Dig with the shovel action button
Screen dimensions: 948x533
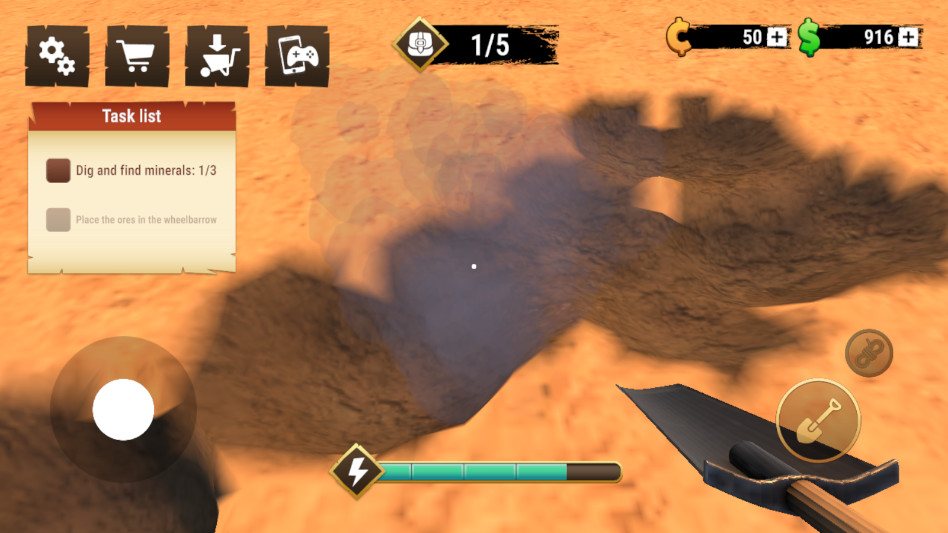tap(817, 420)
